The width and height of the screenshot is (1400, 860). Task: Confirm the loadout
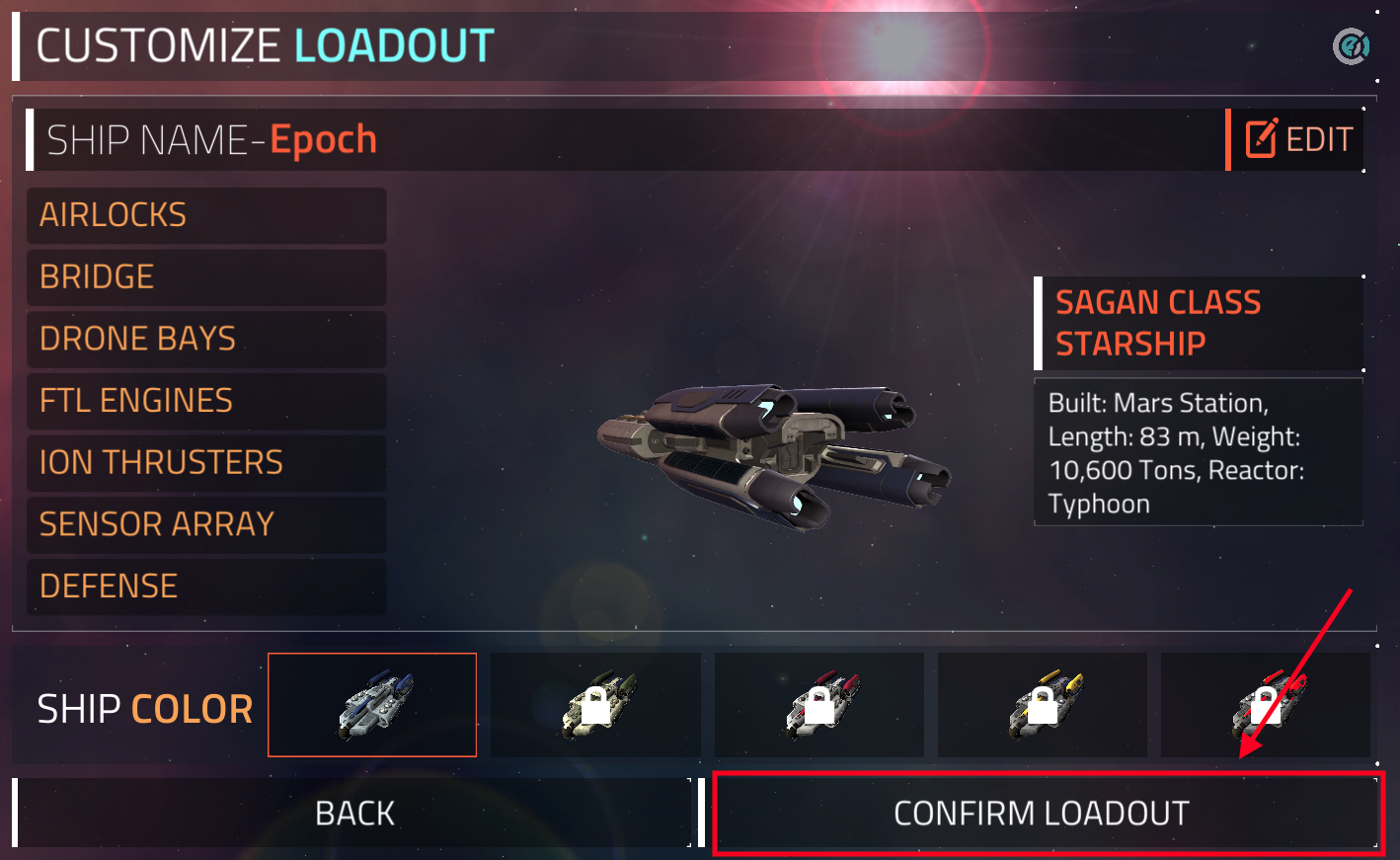(1042, 814)
